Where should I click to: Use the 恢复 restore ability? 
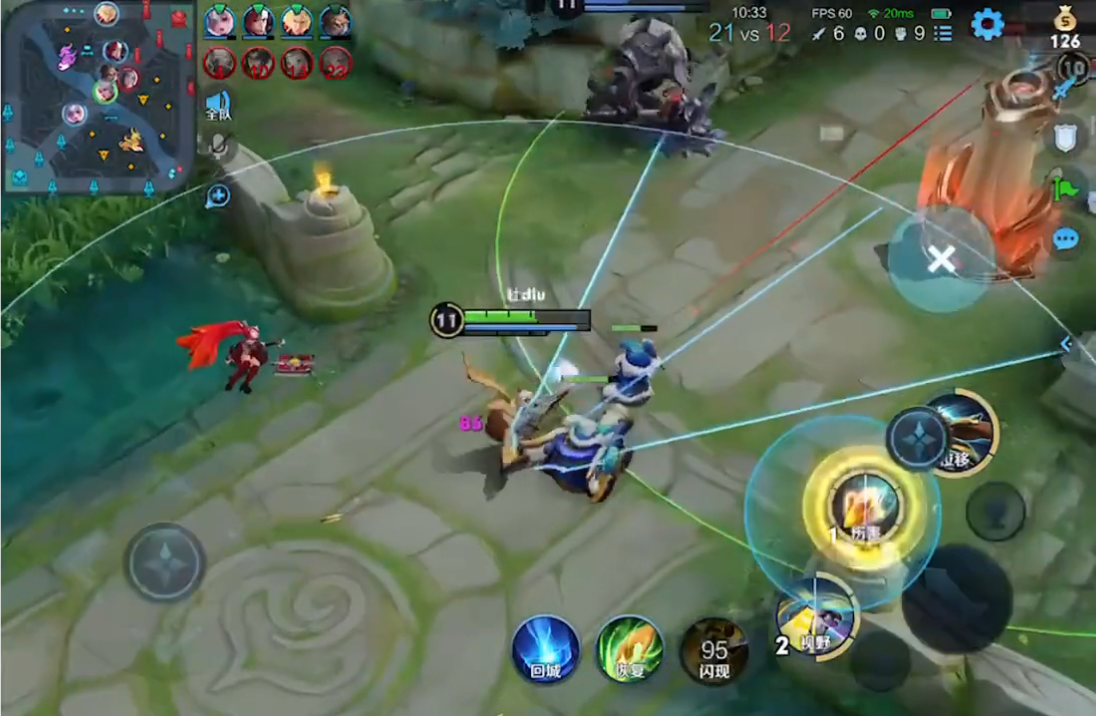coord(630,649)
